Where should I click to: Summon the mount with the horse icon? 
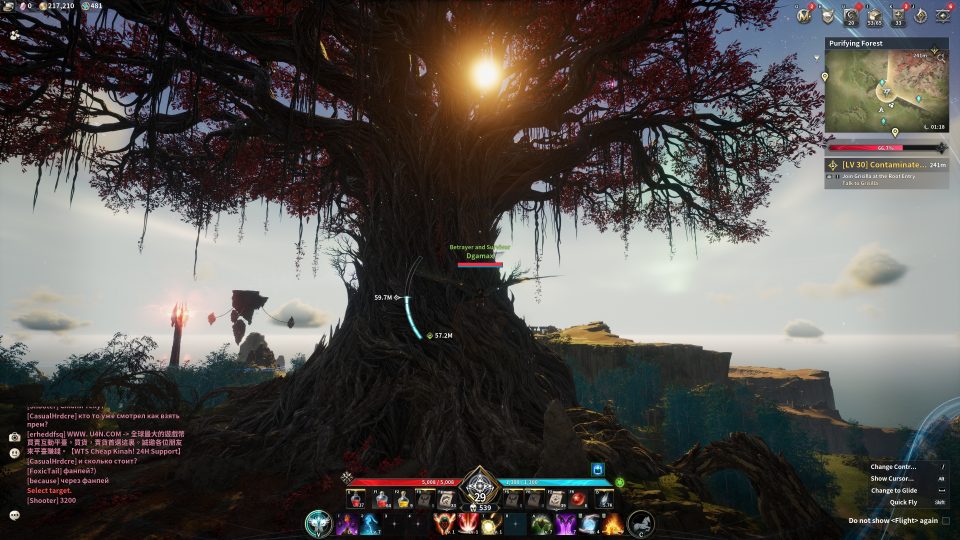point(641,523)
